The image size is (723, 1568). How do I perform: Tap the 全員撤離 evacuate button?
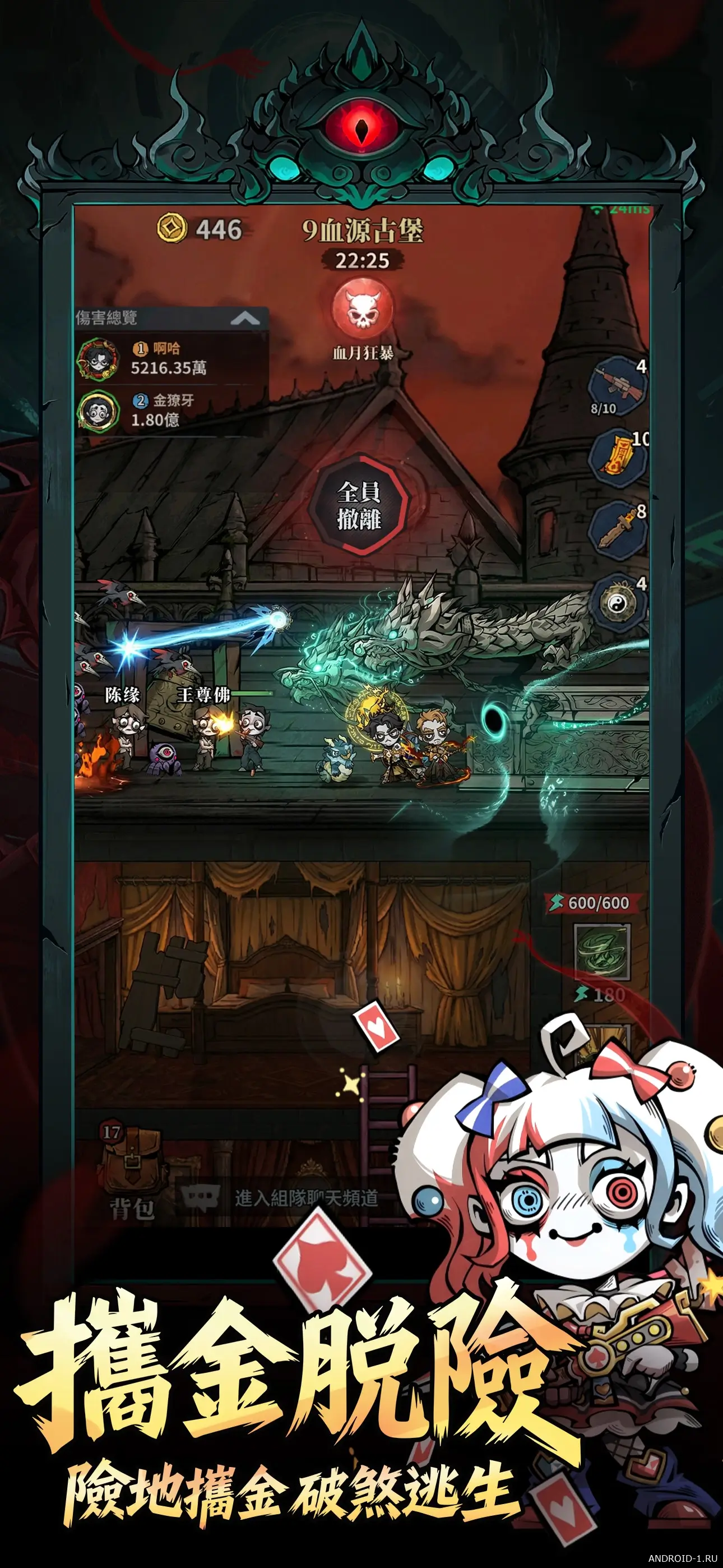coord(360,506)
